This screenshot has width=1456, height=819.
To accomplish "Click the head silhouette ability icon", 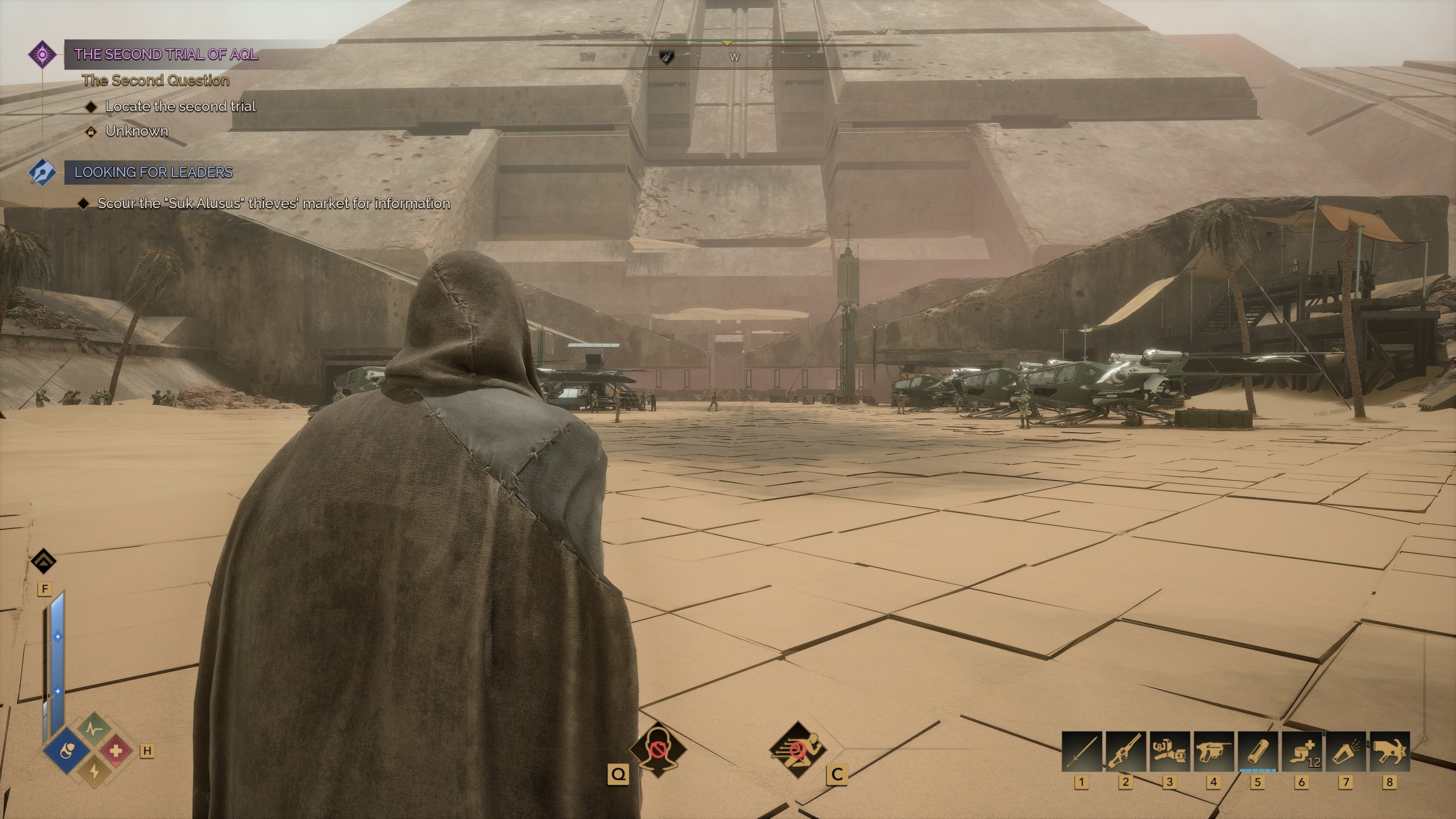I will pos(657,750).
